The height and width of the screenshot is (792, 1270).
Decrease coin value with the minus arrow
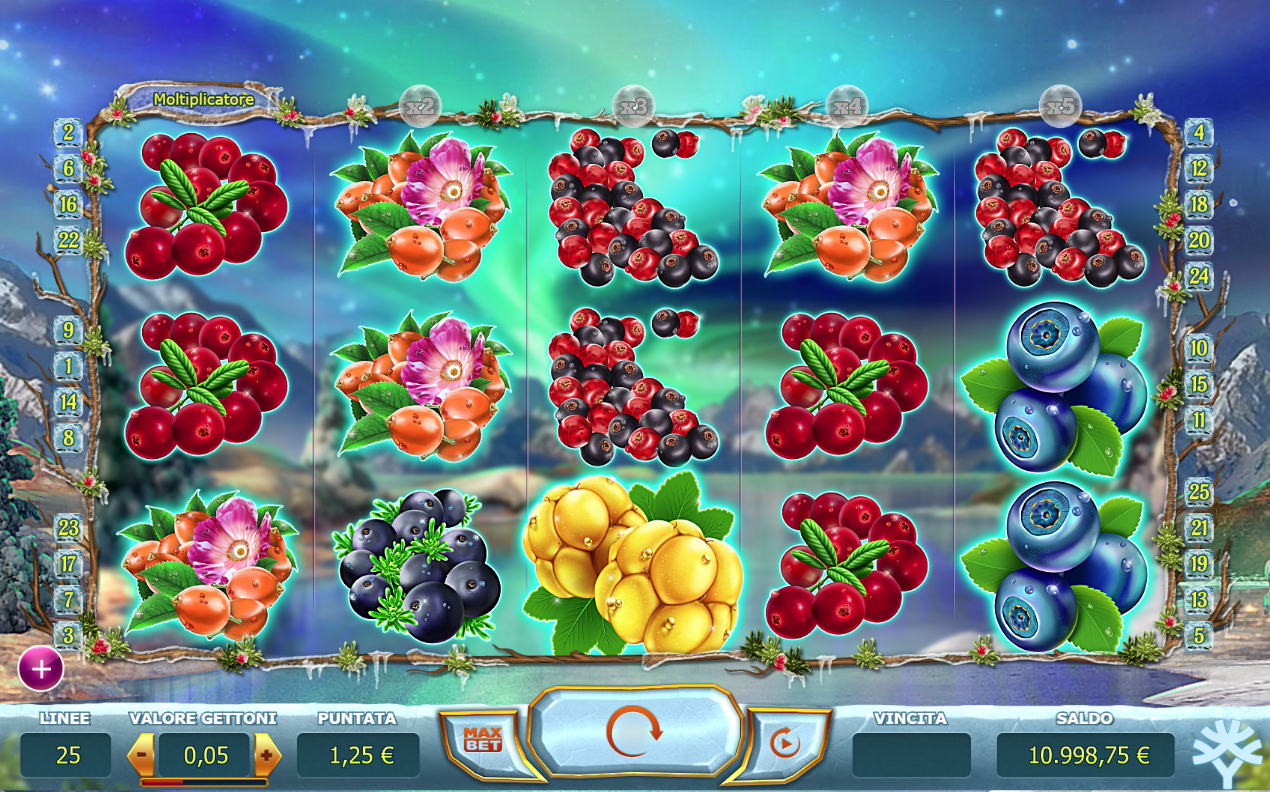tap(142, 755)
